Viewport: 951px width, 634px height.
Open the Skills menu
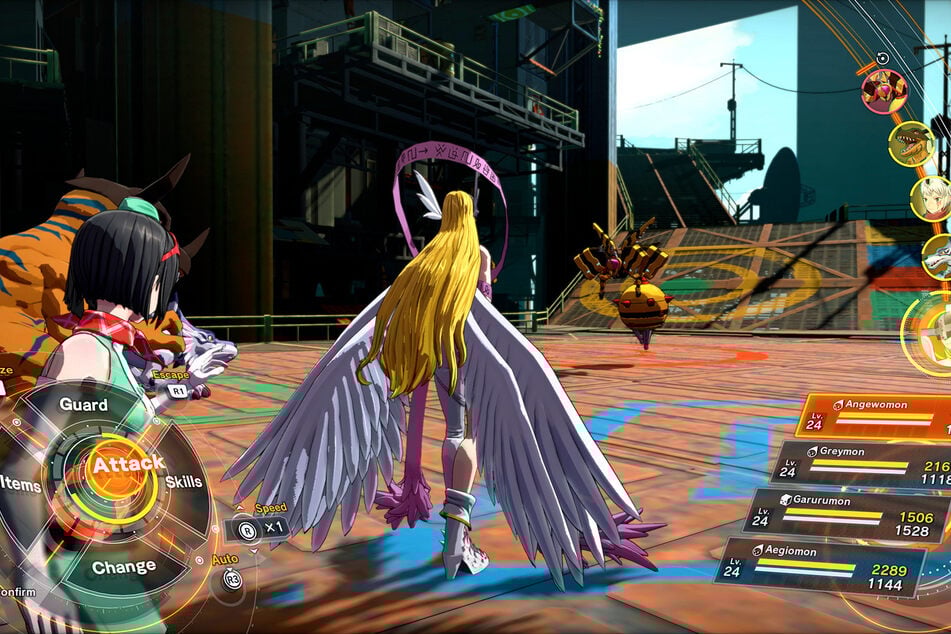click(x=183, y=481)
